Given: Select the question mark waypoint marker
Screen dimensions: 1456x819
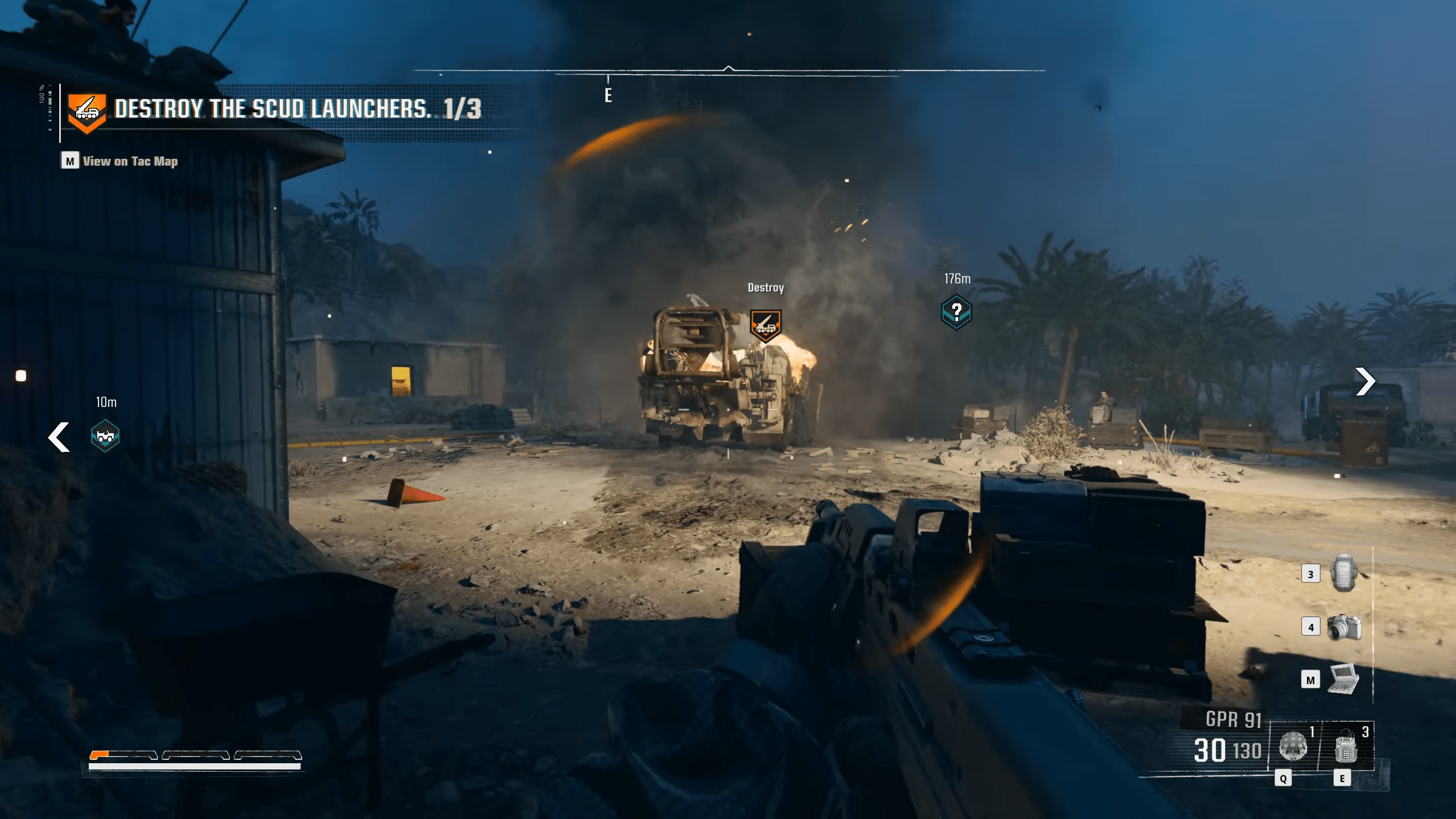Looking at the screenshot, I should (x=956, y=312).
